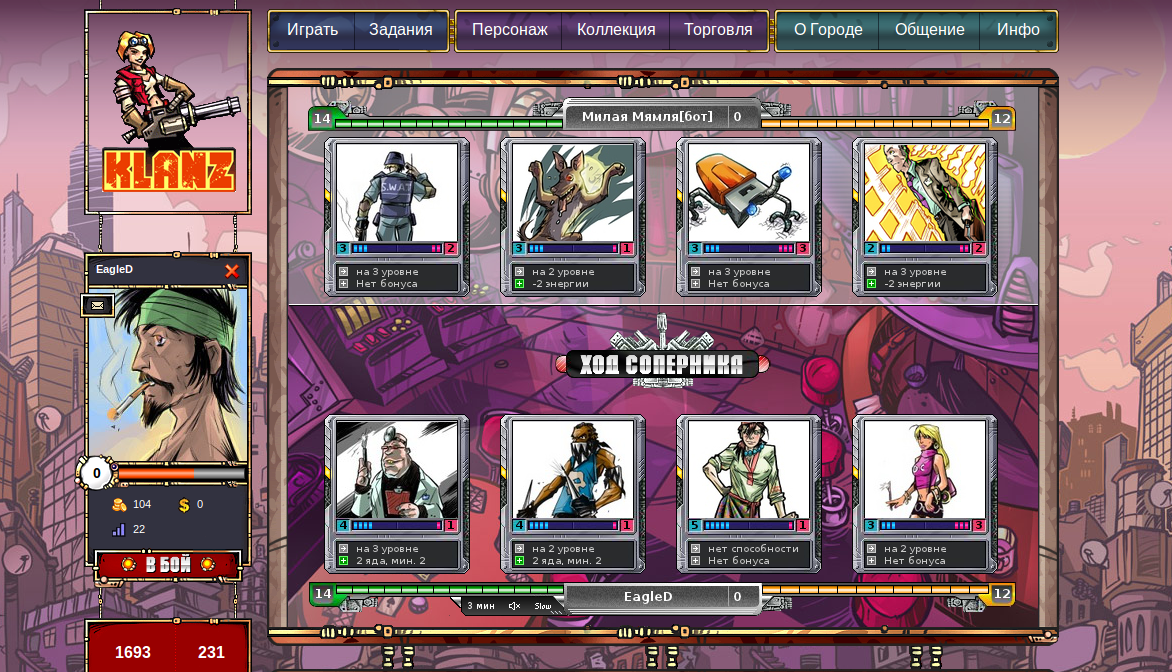Show the Инфо menu

1018,30
